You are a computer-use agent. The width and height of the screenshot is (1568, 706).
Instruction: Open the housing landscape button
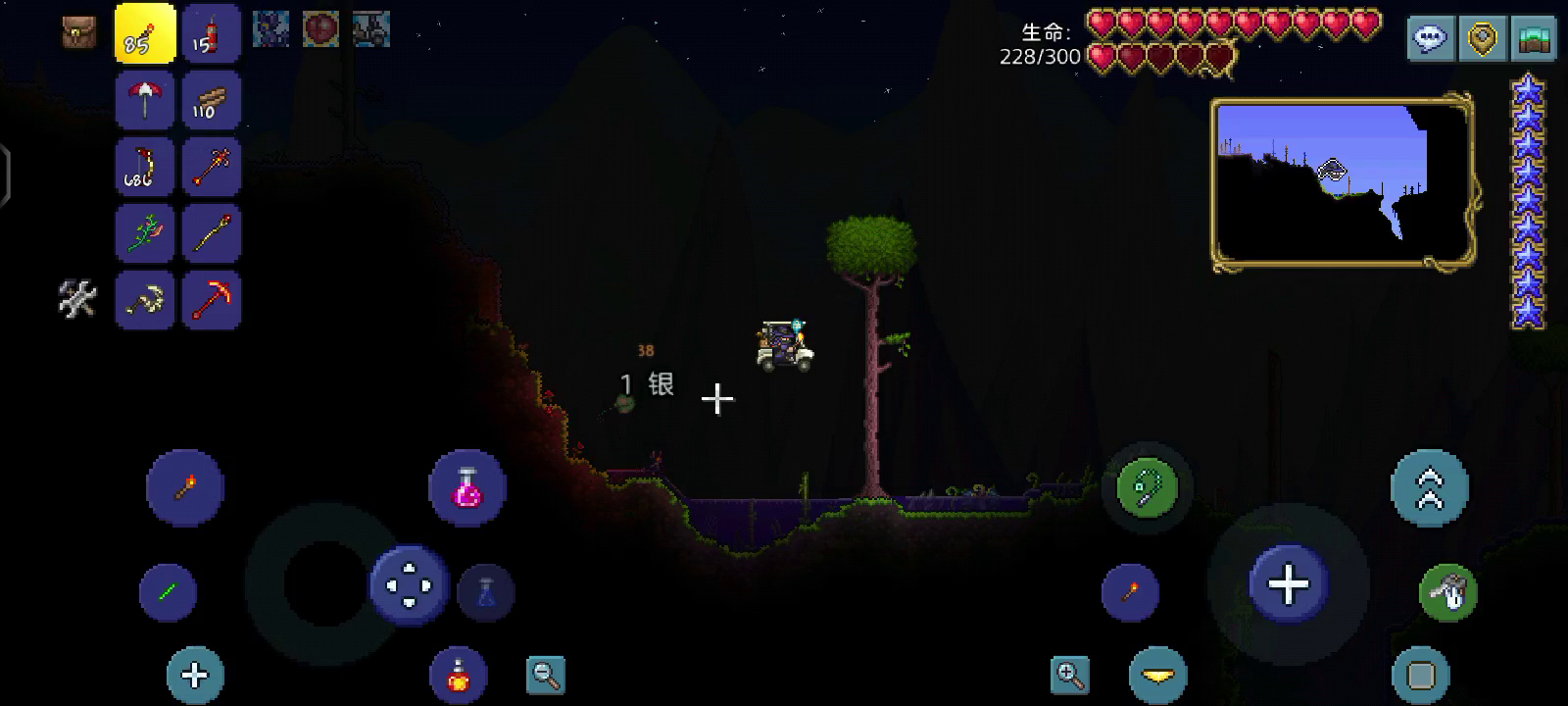[1534, 39]
